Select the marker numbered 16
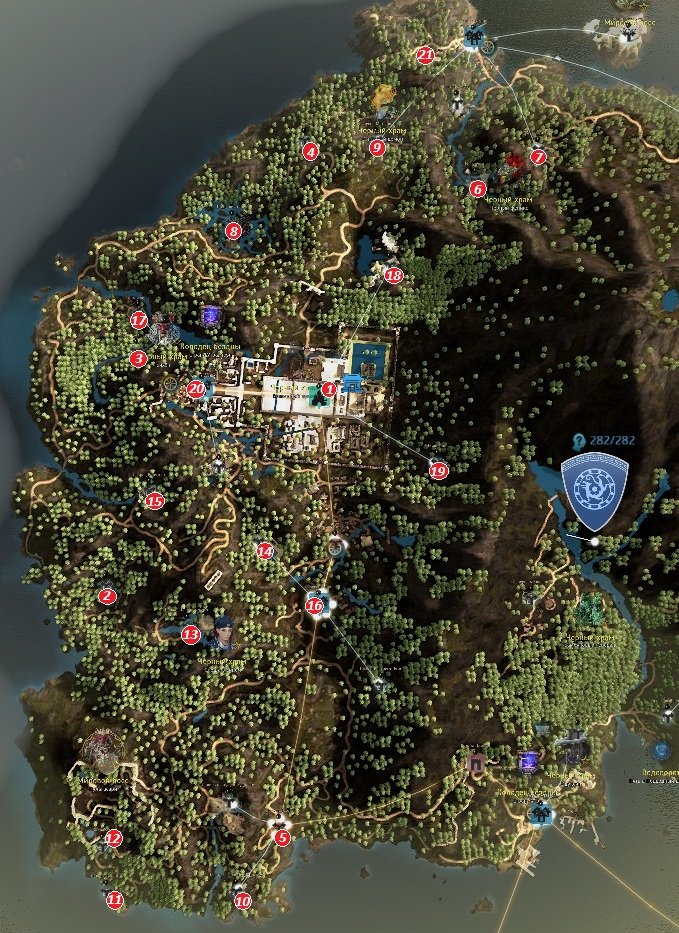 (316, 604)
